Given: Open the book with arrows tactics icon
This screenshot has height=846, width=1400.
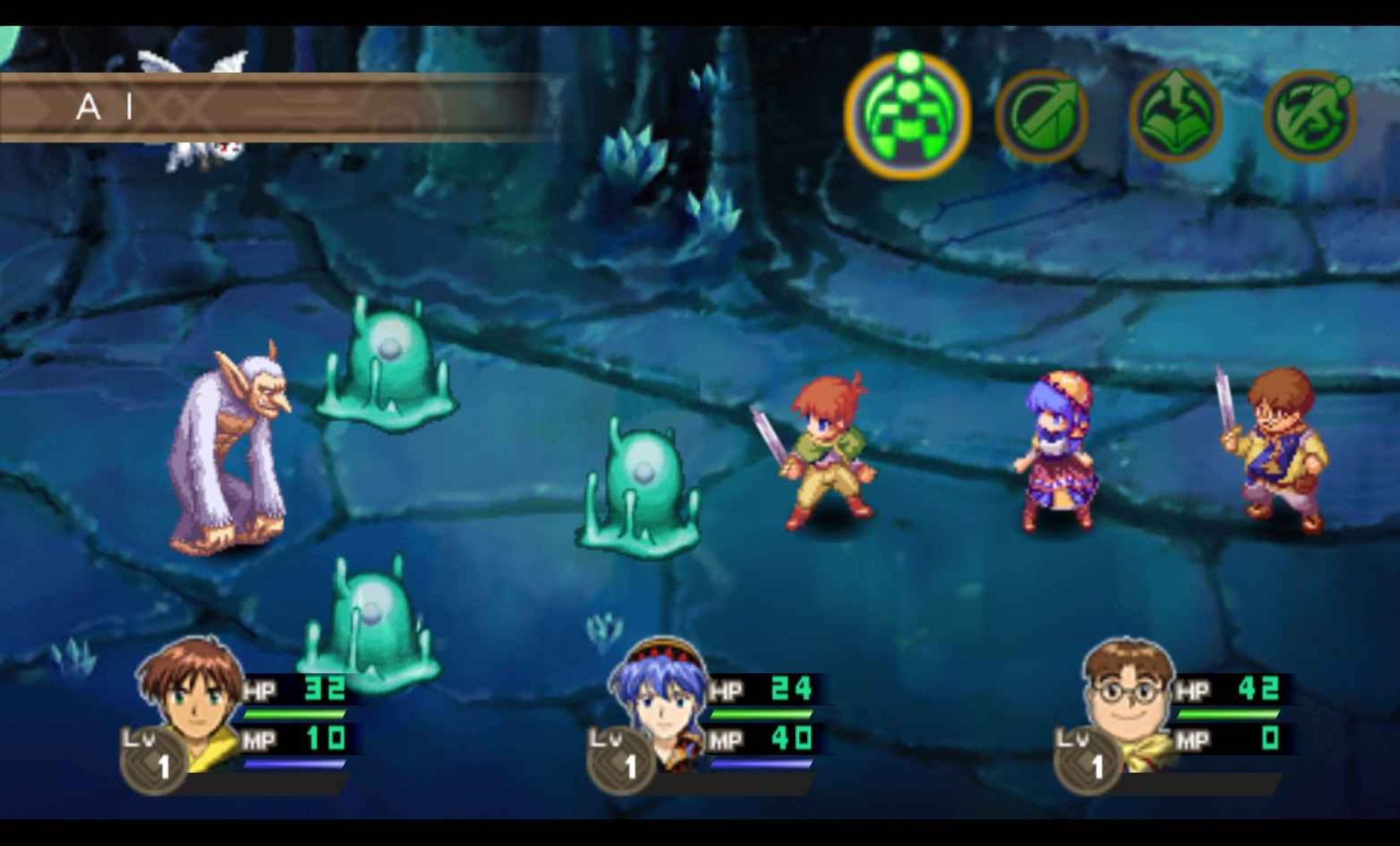Looking at the screenshot, I should 1175,117.
